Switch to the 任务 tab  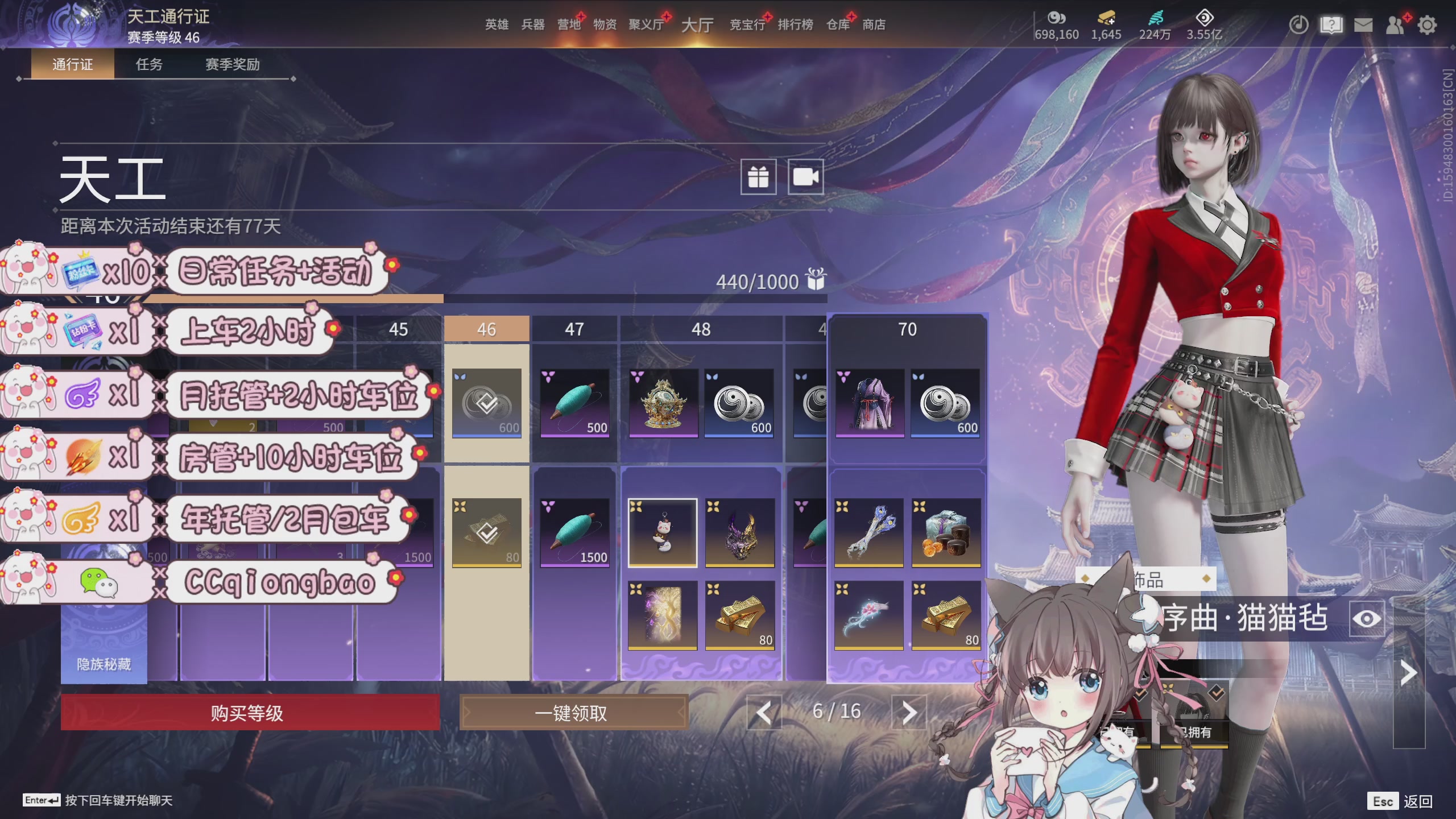(x=149, y=64)
